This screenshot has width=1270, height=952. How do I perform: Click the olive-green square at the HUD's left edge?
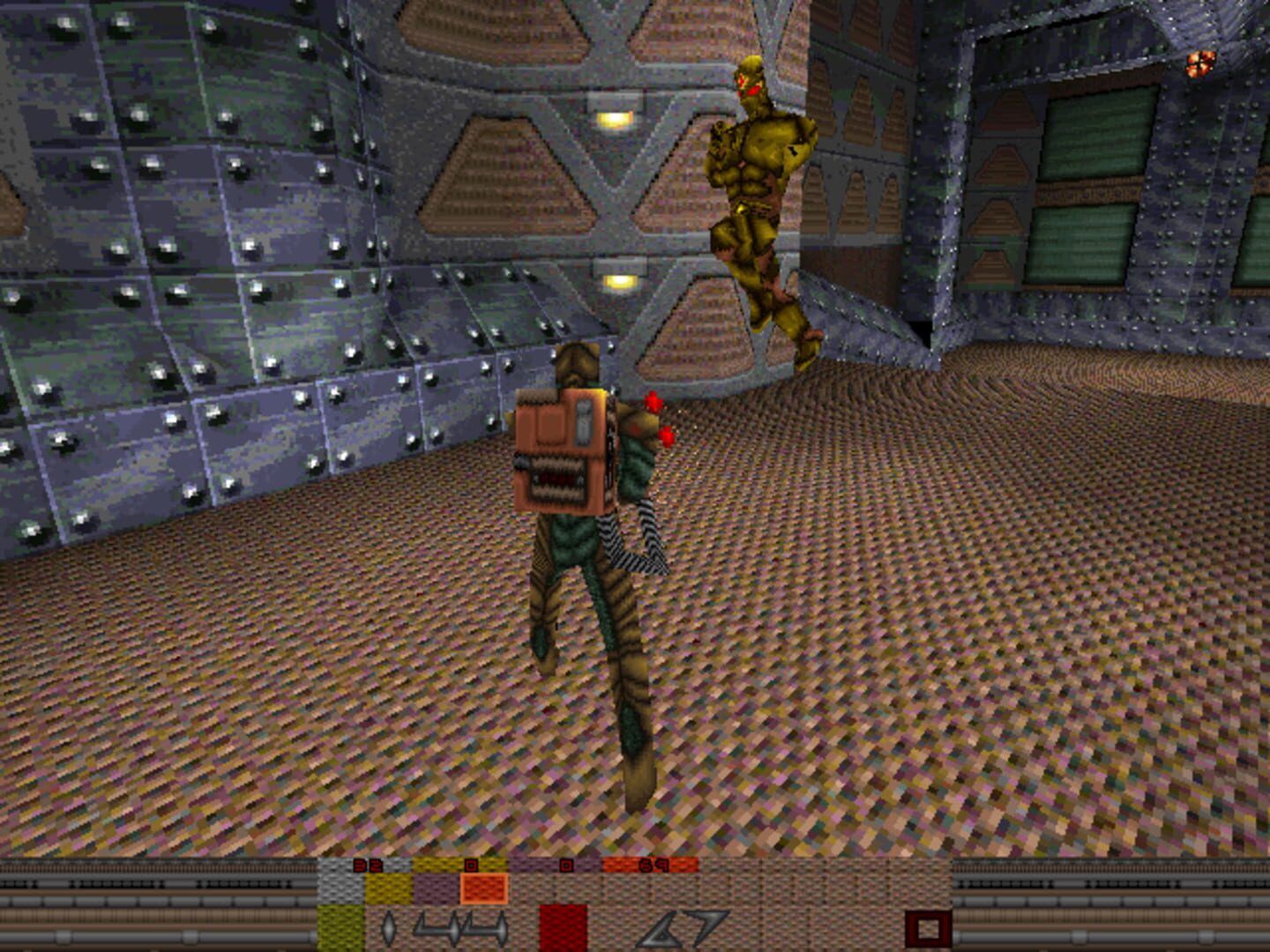pyautogui.click(x=340, y=926)
